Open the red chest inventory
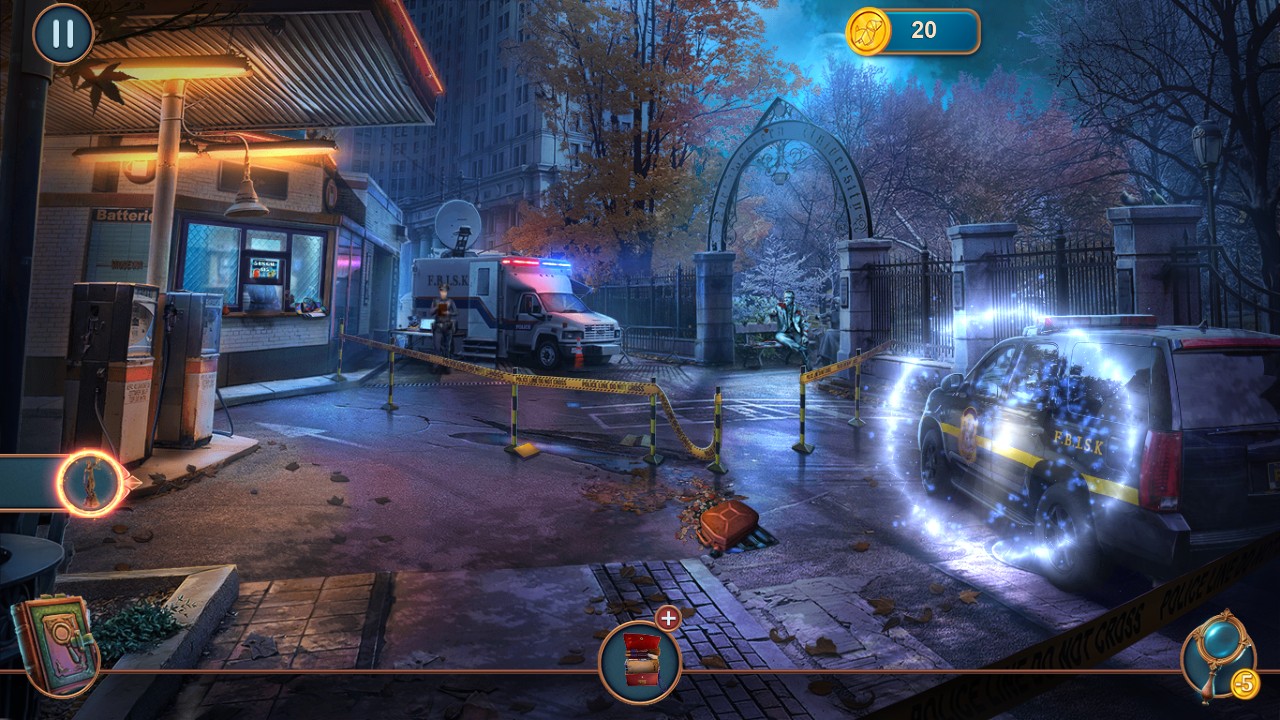The image size is (1280, 720). pos(639,660)
